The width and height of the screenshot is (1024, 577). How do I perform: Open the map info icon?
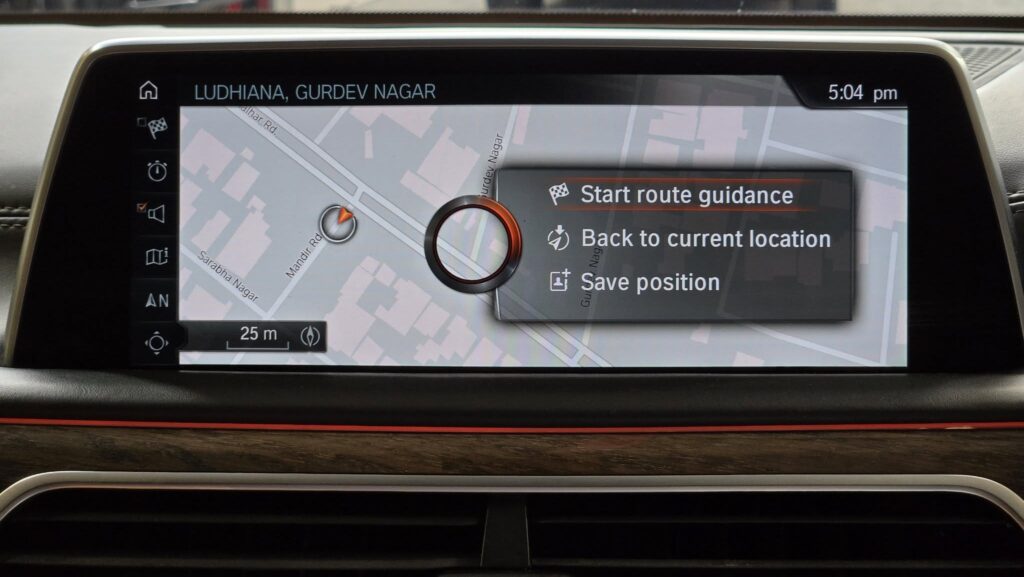(x=157, y=257)
